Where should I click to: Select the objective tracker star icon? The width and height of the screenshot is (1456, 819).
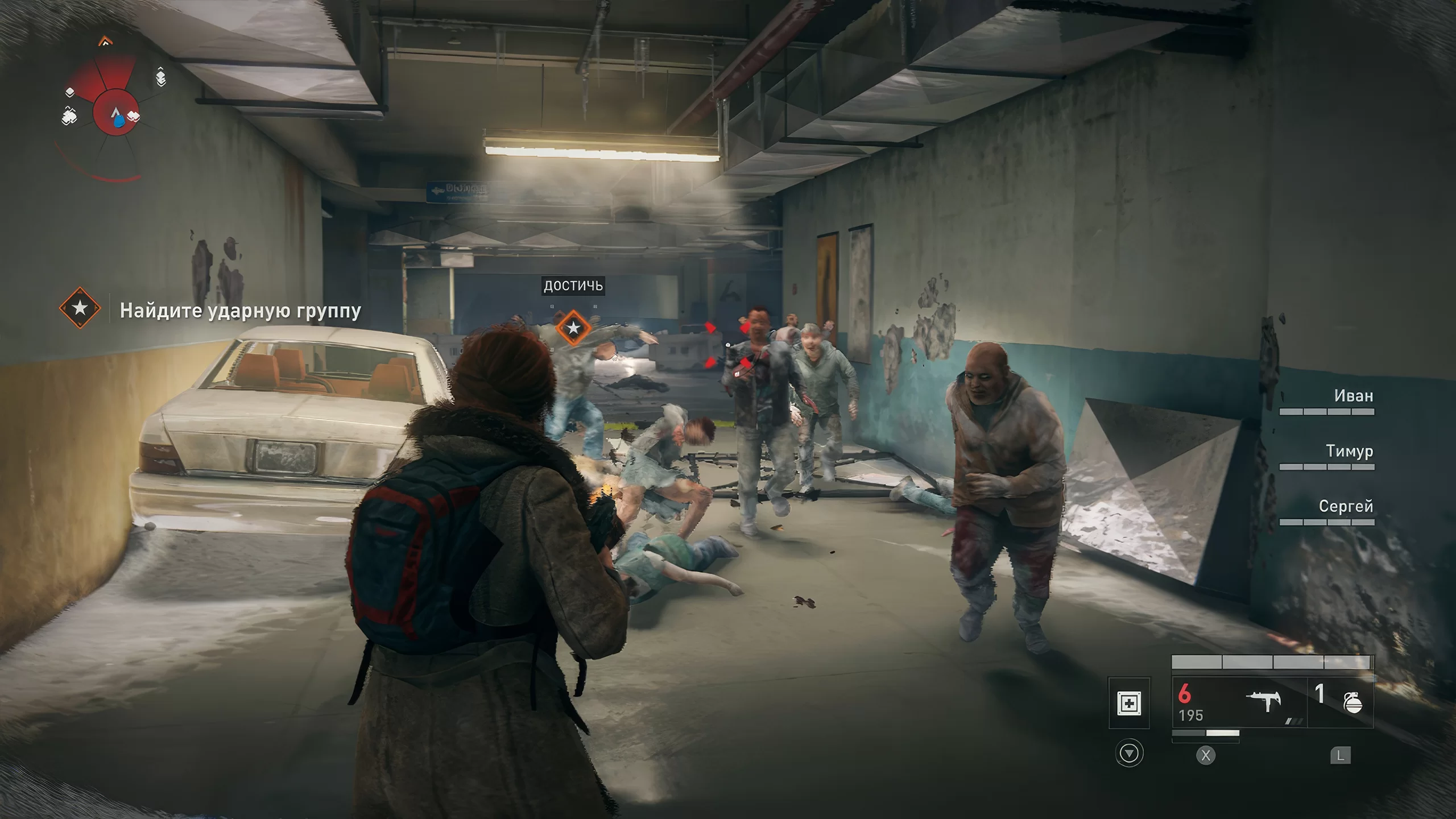tap(80, 308)
